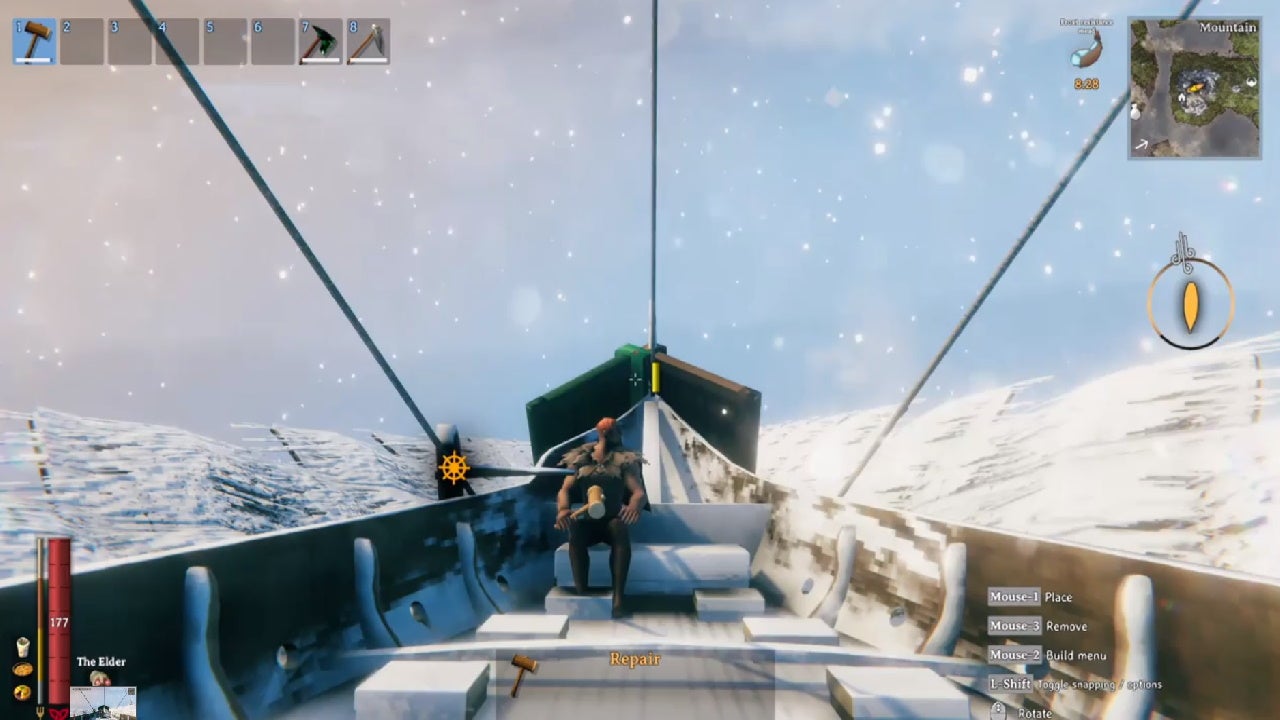1280x720 pixels.
Task: Click the wind direction indicator
Action: click(1191, 305)
